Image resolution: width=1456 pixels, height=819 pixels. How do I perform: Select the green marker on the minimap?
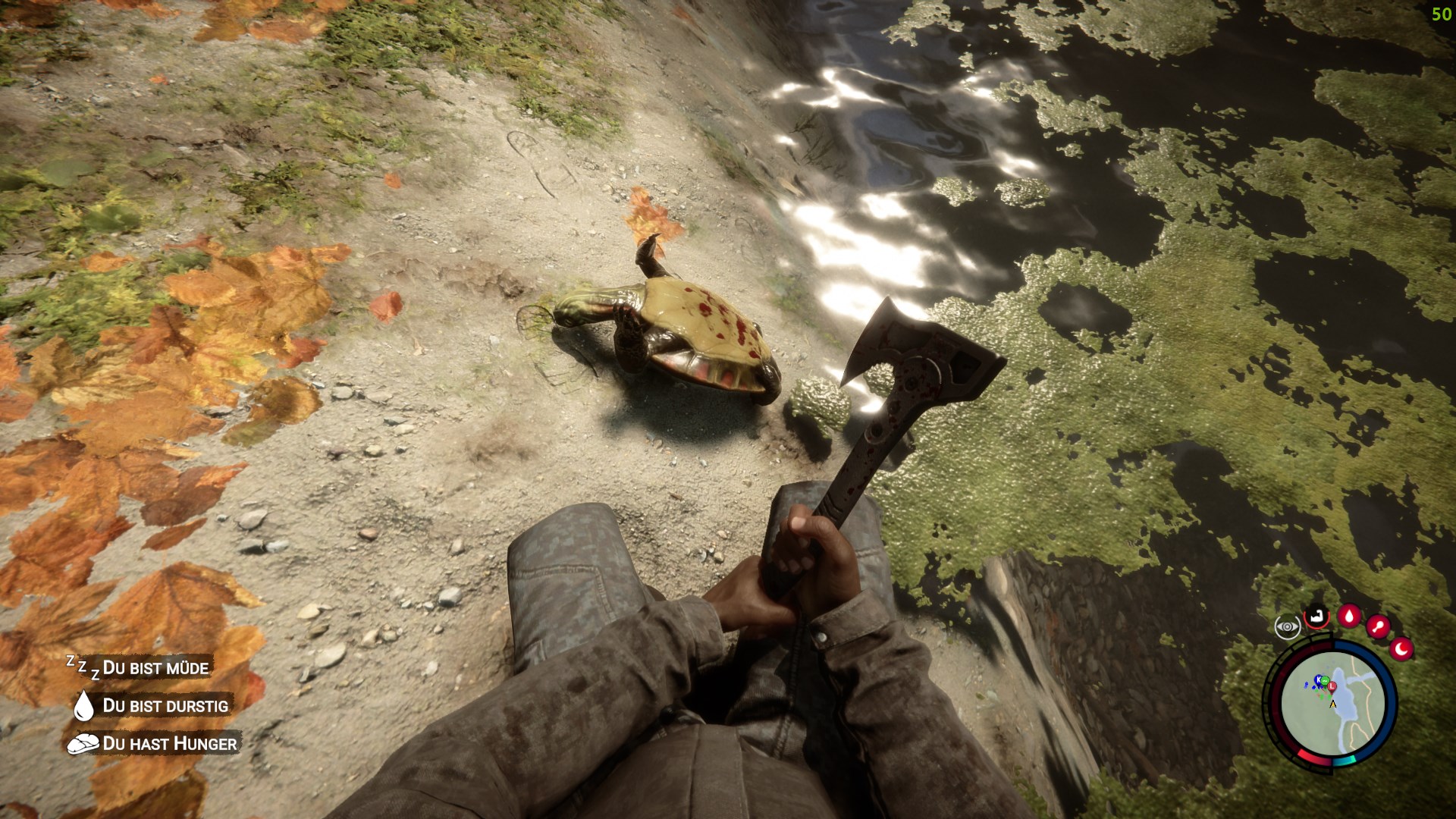1325,679
